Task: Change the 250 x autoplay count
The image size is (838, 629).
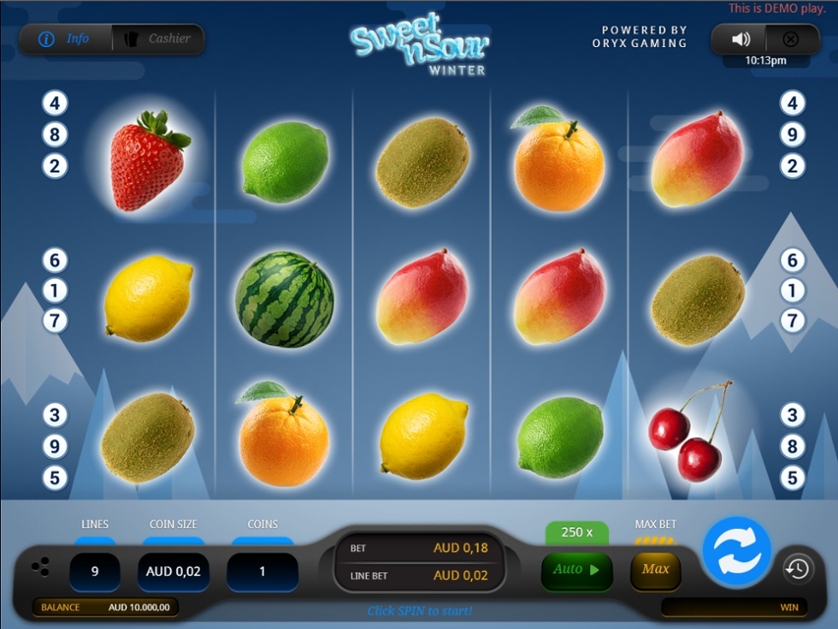Action: (x=577, y=532)
